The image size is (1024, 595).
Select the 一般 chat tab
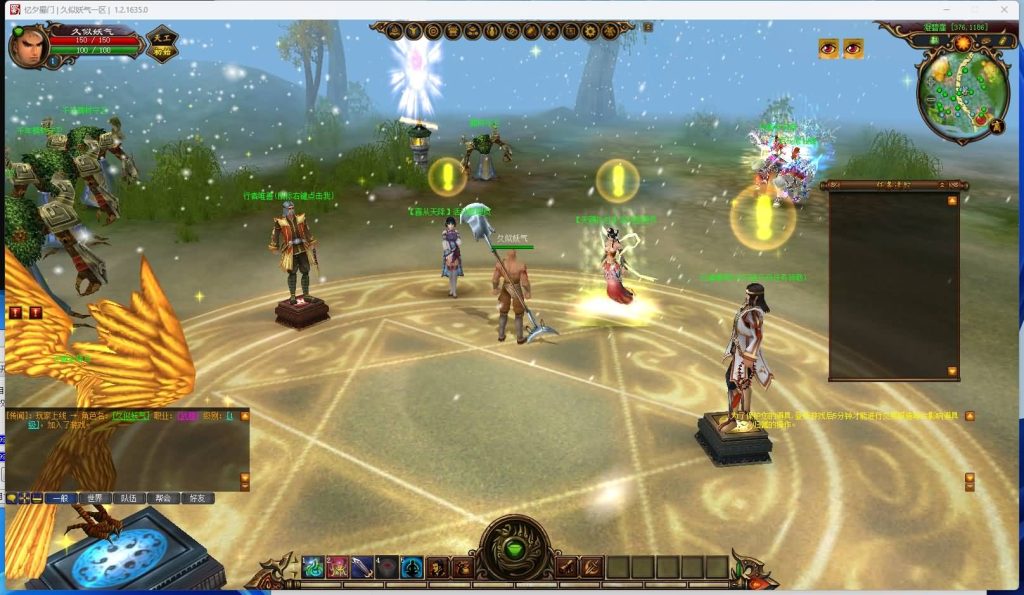click(x=60, y=497)
